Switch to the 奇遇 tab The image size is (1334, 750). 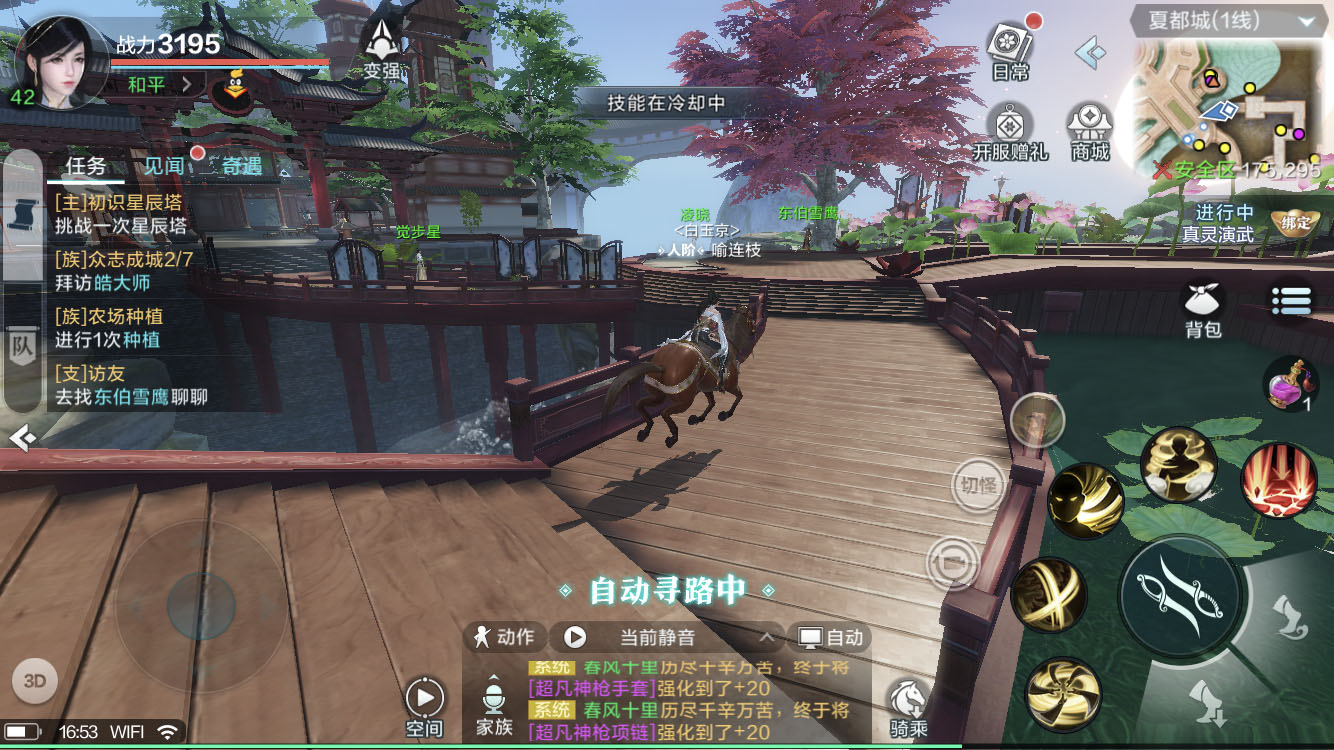[x=241, y=166]
